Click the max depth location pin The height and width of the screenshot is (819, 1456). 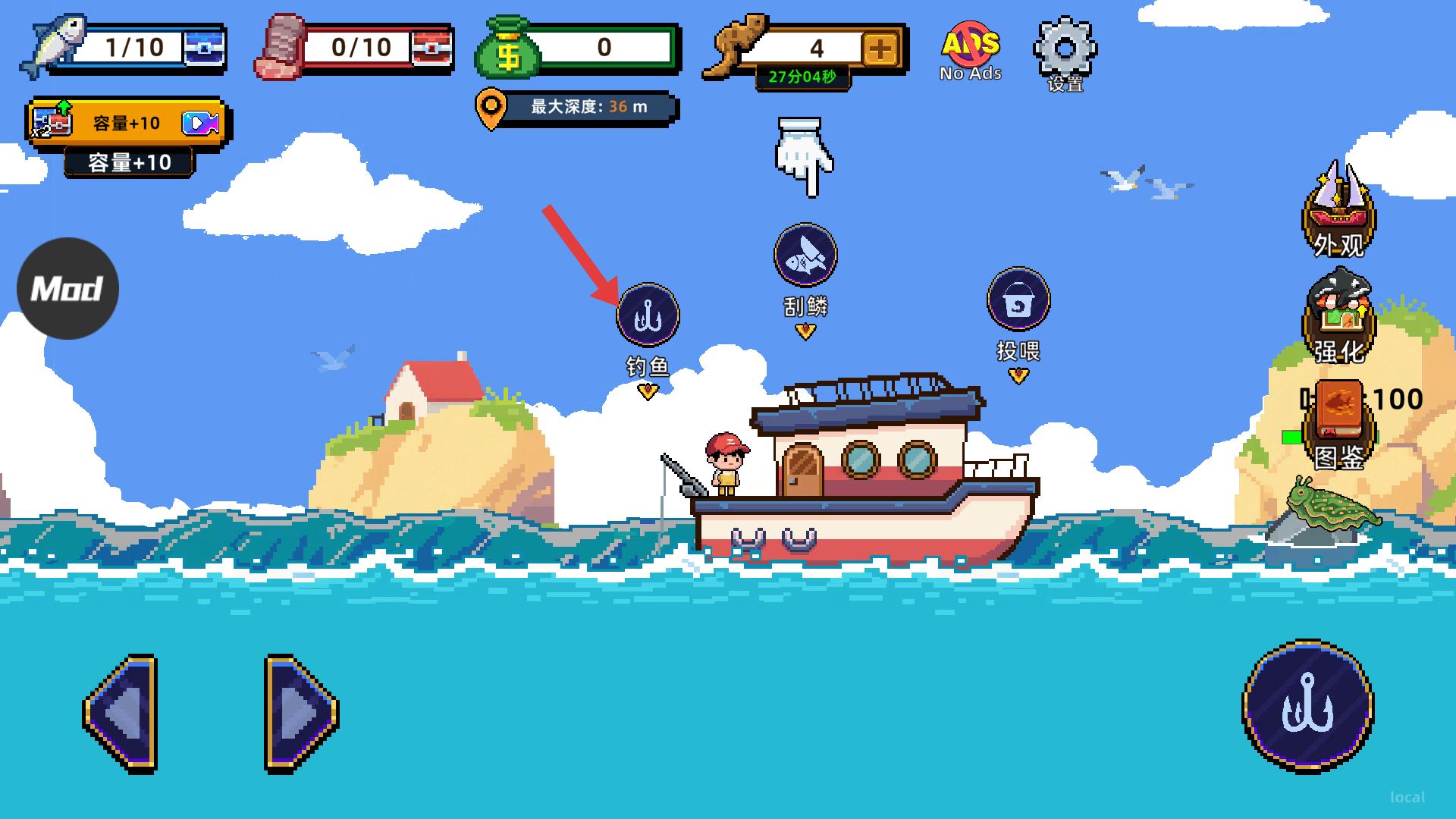coord(491,109)
